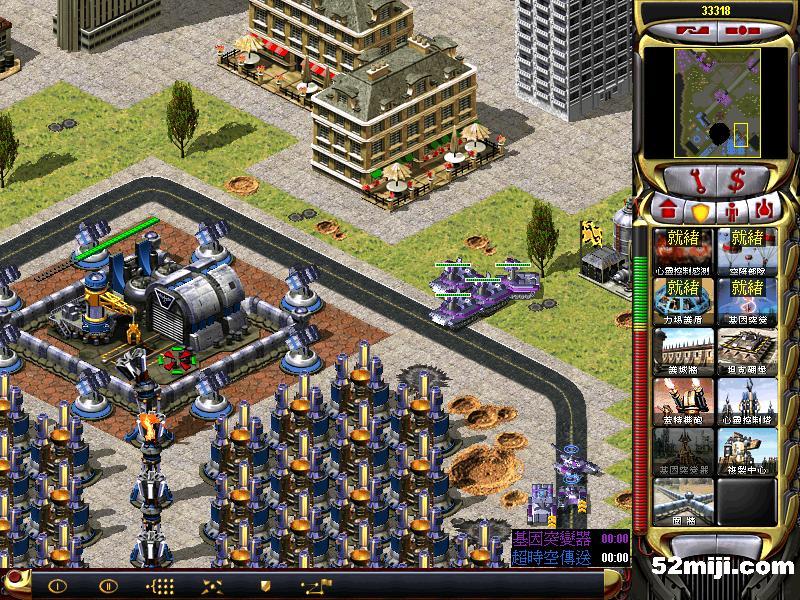800x600 pixels.
Task: Build the 坦克碉堡 tank bunker
Action: coord(747,350)
